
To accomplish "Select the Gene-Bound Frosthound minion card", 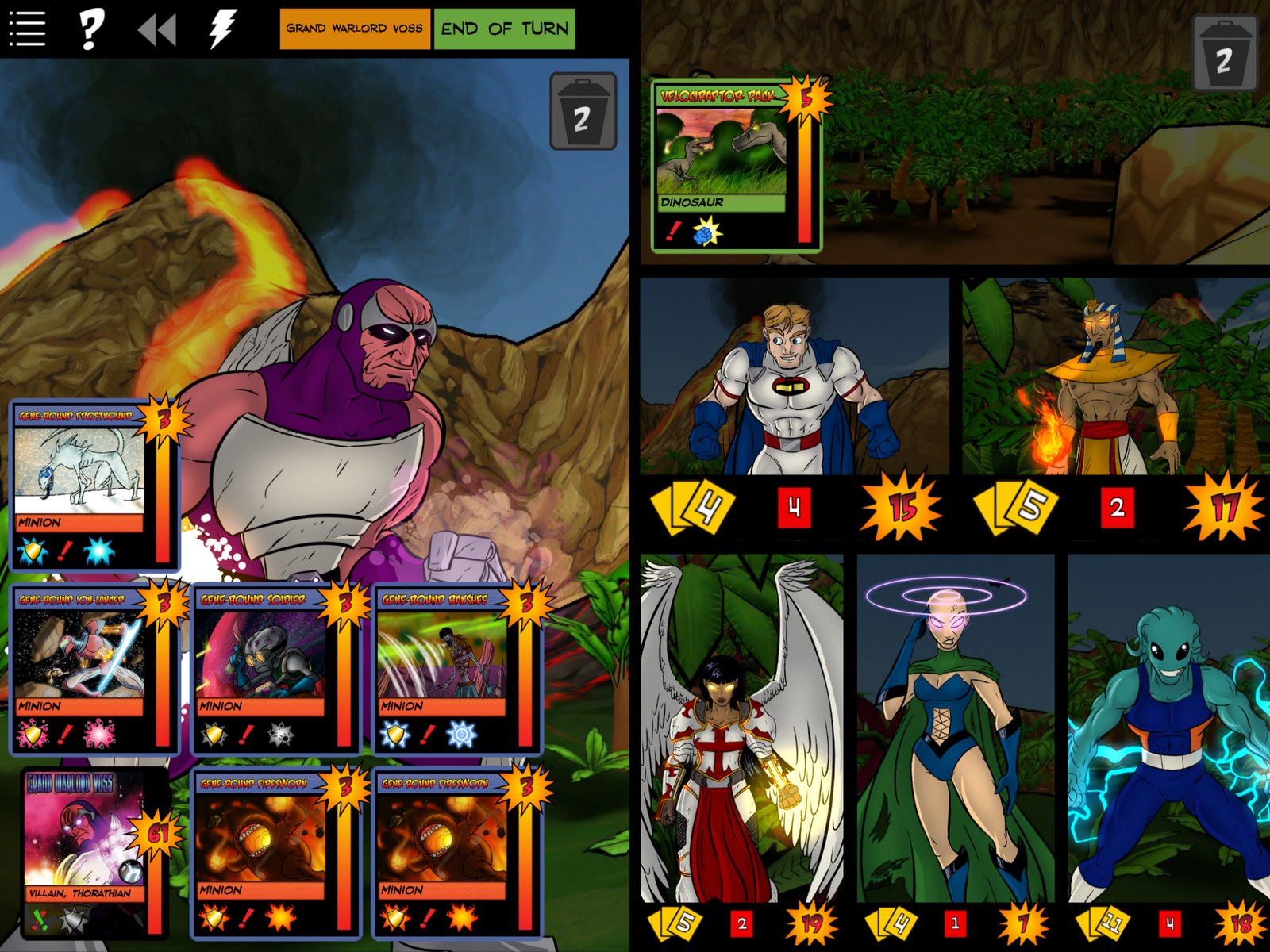I will tap(94, 486).
